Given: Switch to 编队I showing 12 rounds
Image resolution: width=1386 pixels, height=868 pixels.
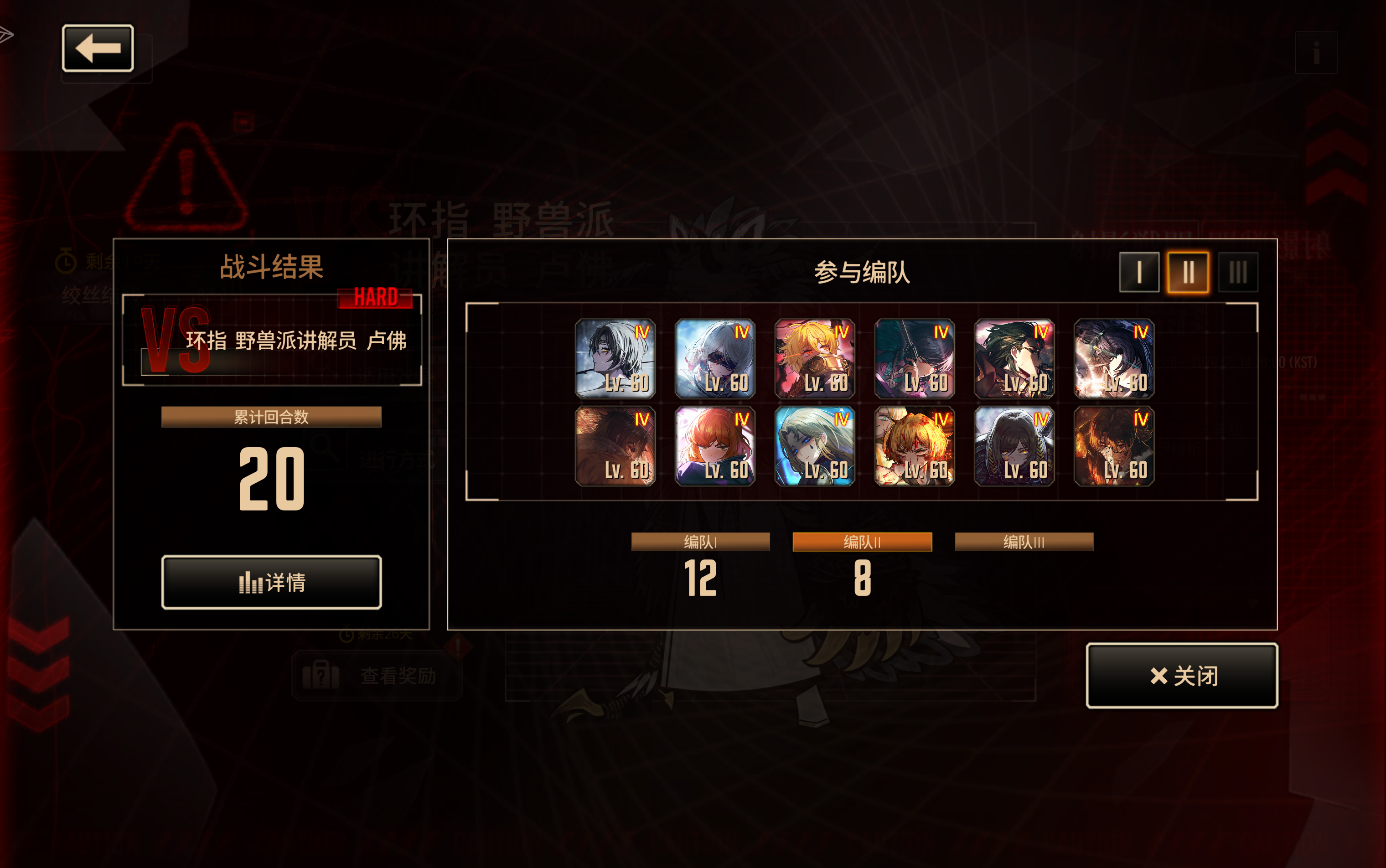Looking at the screenshot, I should point(700,541).
